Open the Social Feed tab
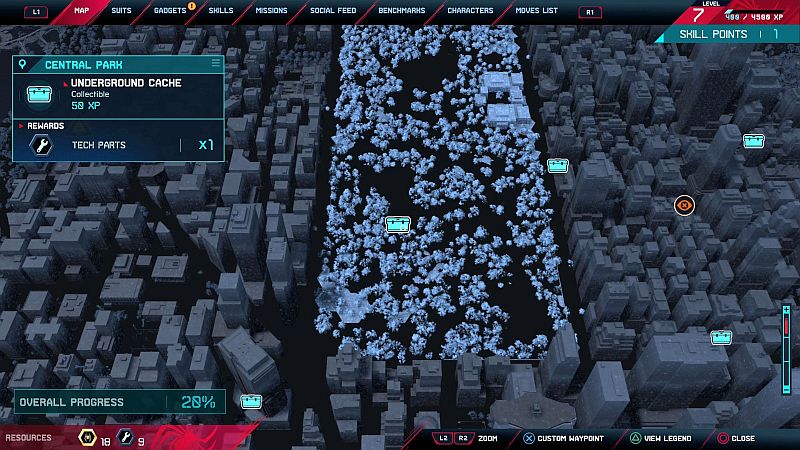The image size is (800, 450). tap(334, 11)
